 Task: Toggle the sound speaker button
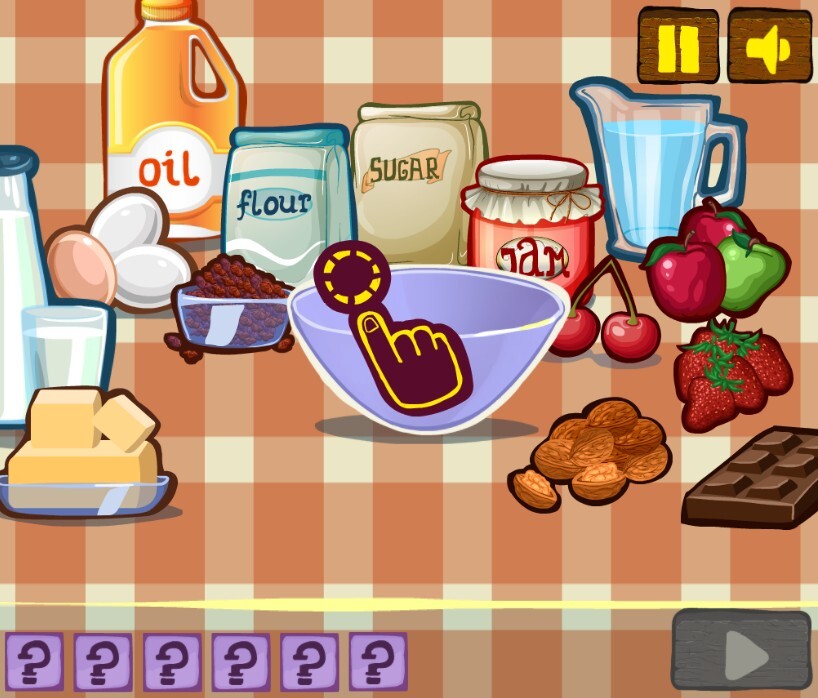pos(768,46)
